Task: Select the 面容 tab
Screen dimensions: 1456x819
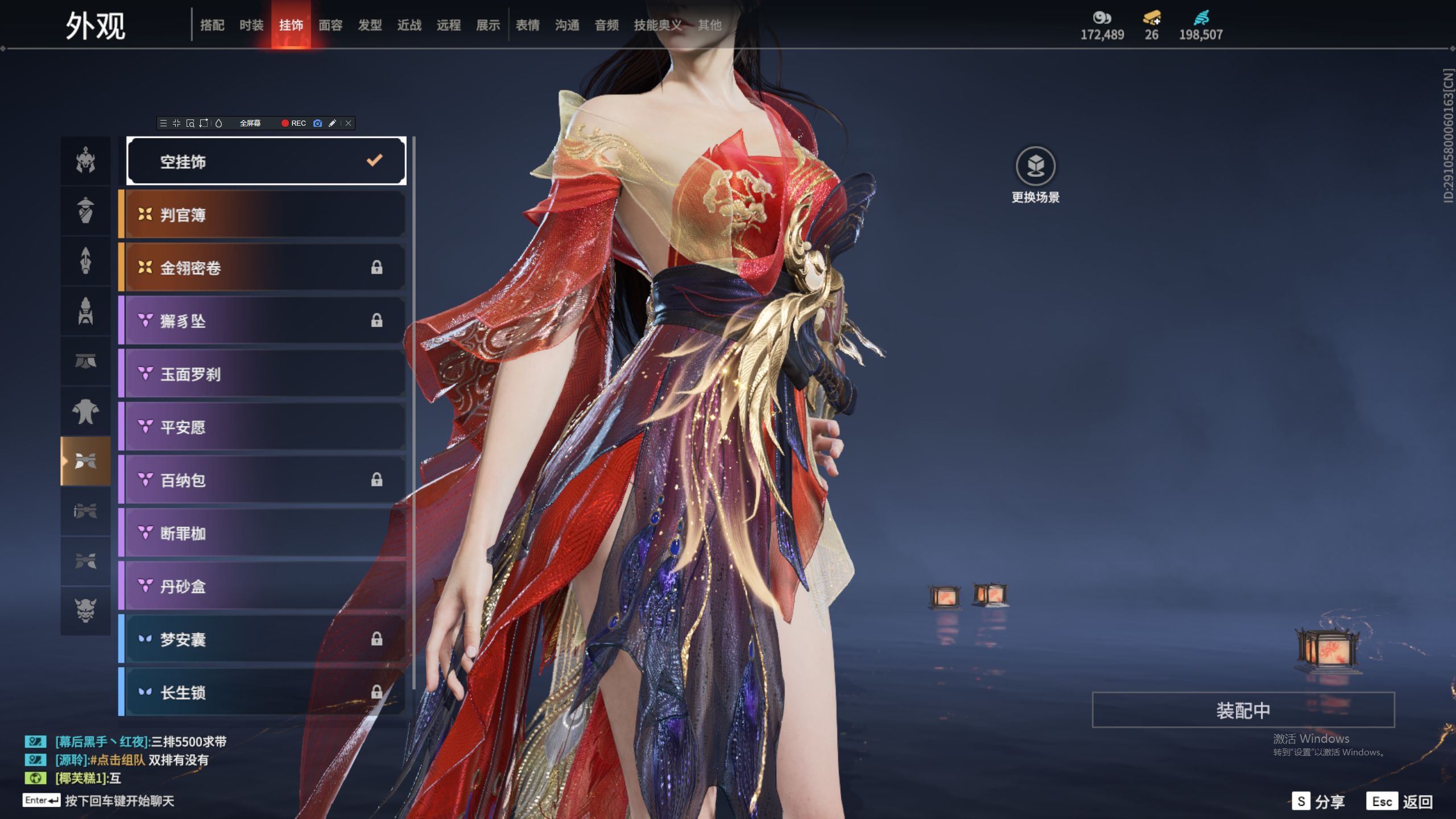Action: coord(330,25)
